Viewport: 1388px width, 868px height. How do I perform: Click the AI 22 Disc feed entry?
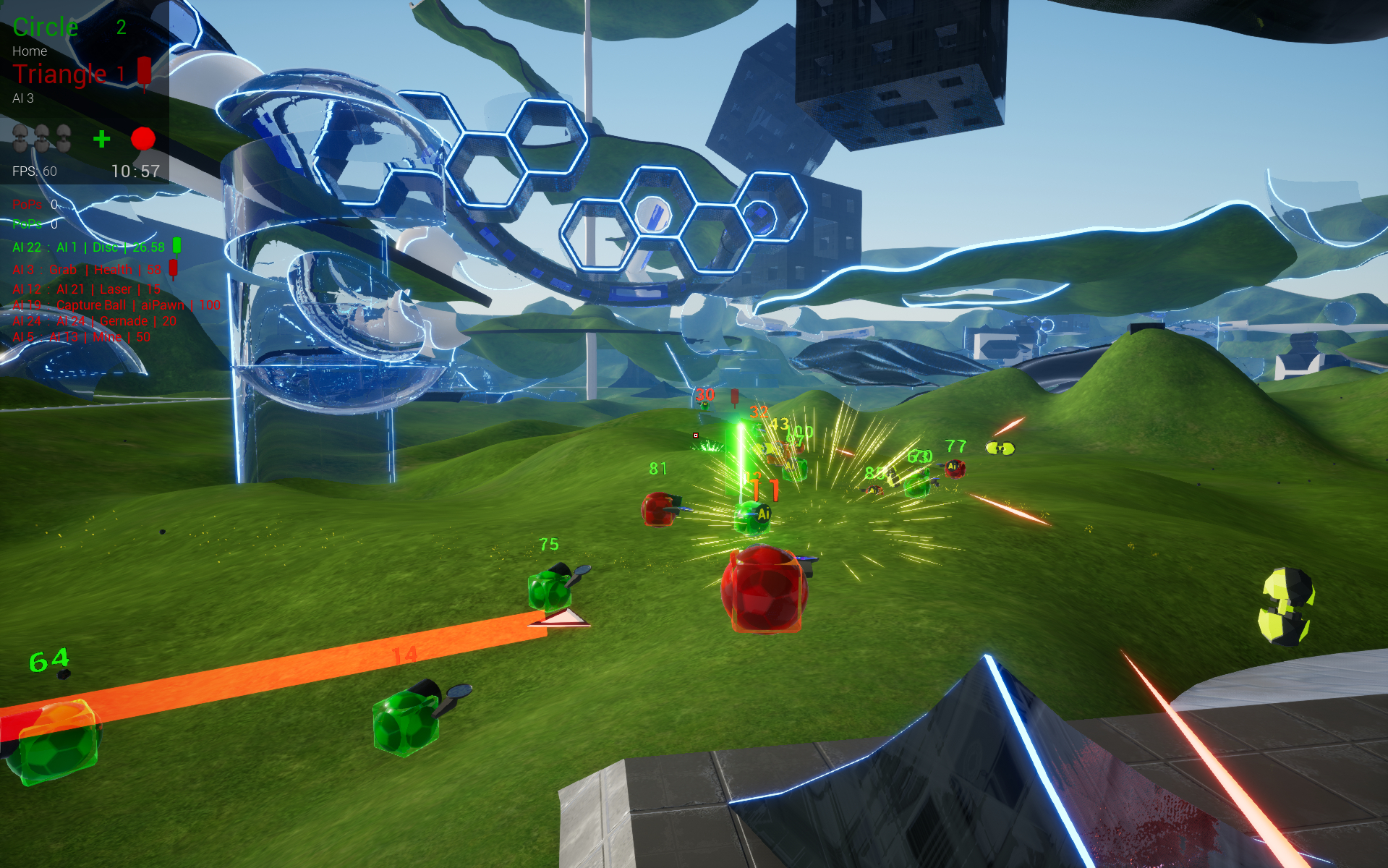(89, 247)
